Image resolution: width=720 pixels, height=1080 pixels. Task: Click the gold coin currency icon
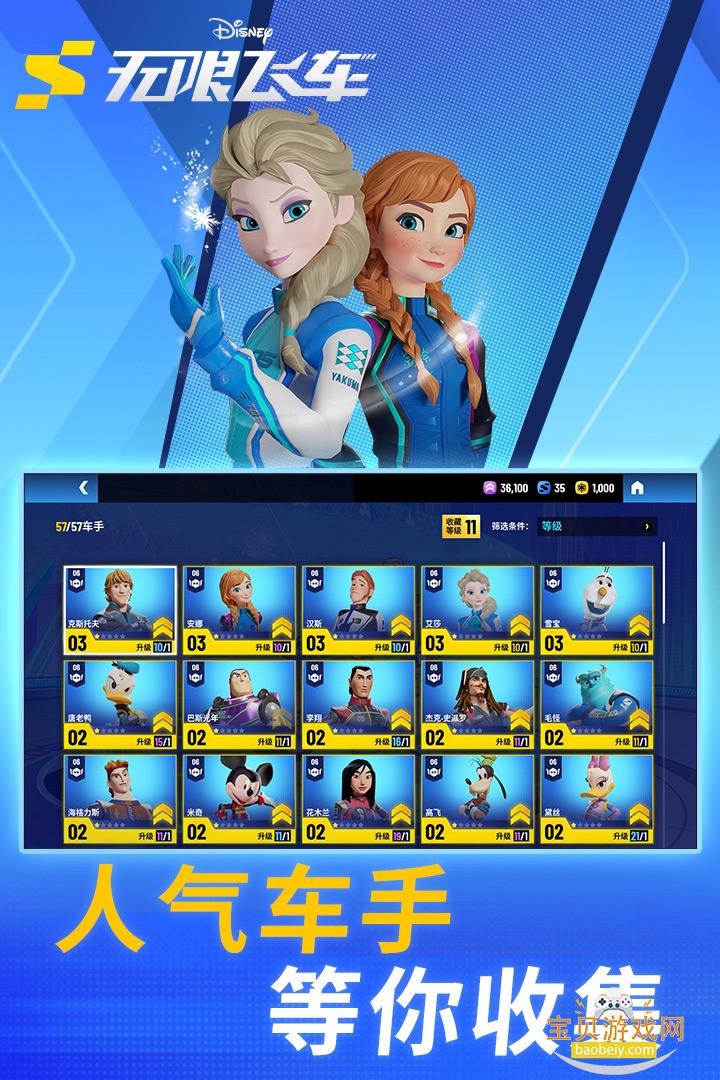click(x=581, y=488)
